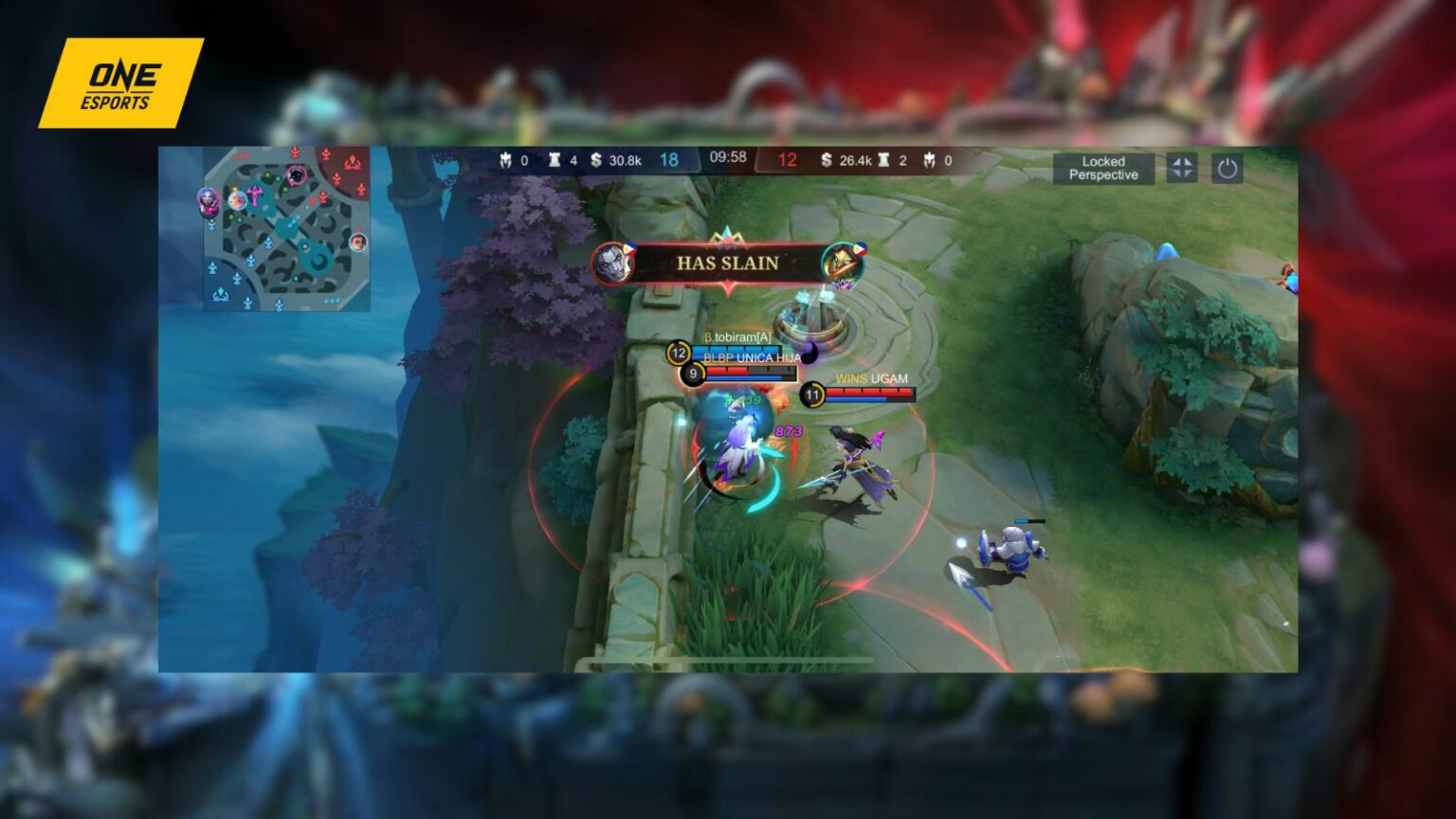Select the red team score 12
This screenshot has width=1456, height=819.
click(x=788, y=160)
